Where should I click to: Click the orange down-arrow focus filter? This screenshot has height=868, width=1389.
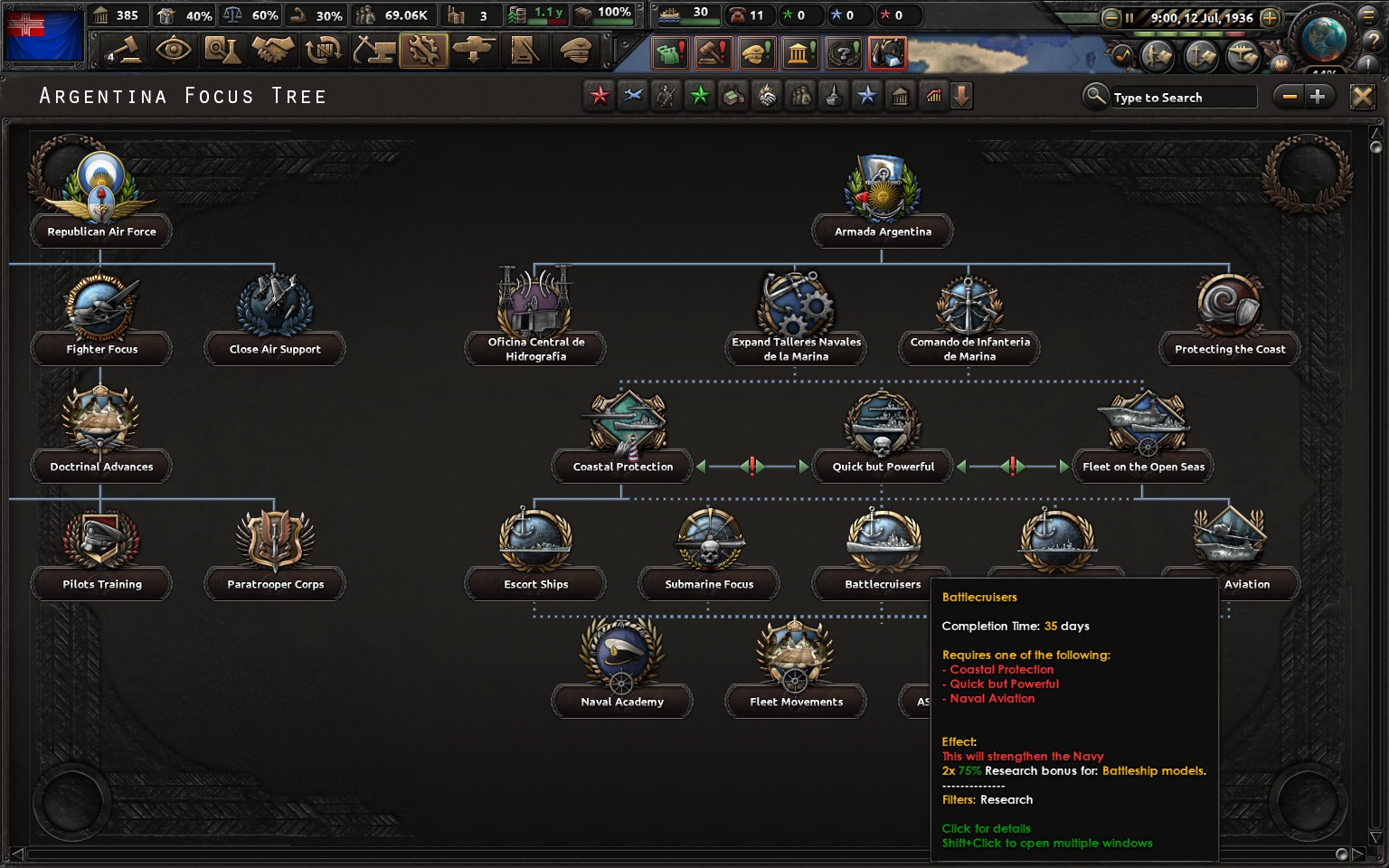960,95
